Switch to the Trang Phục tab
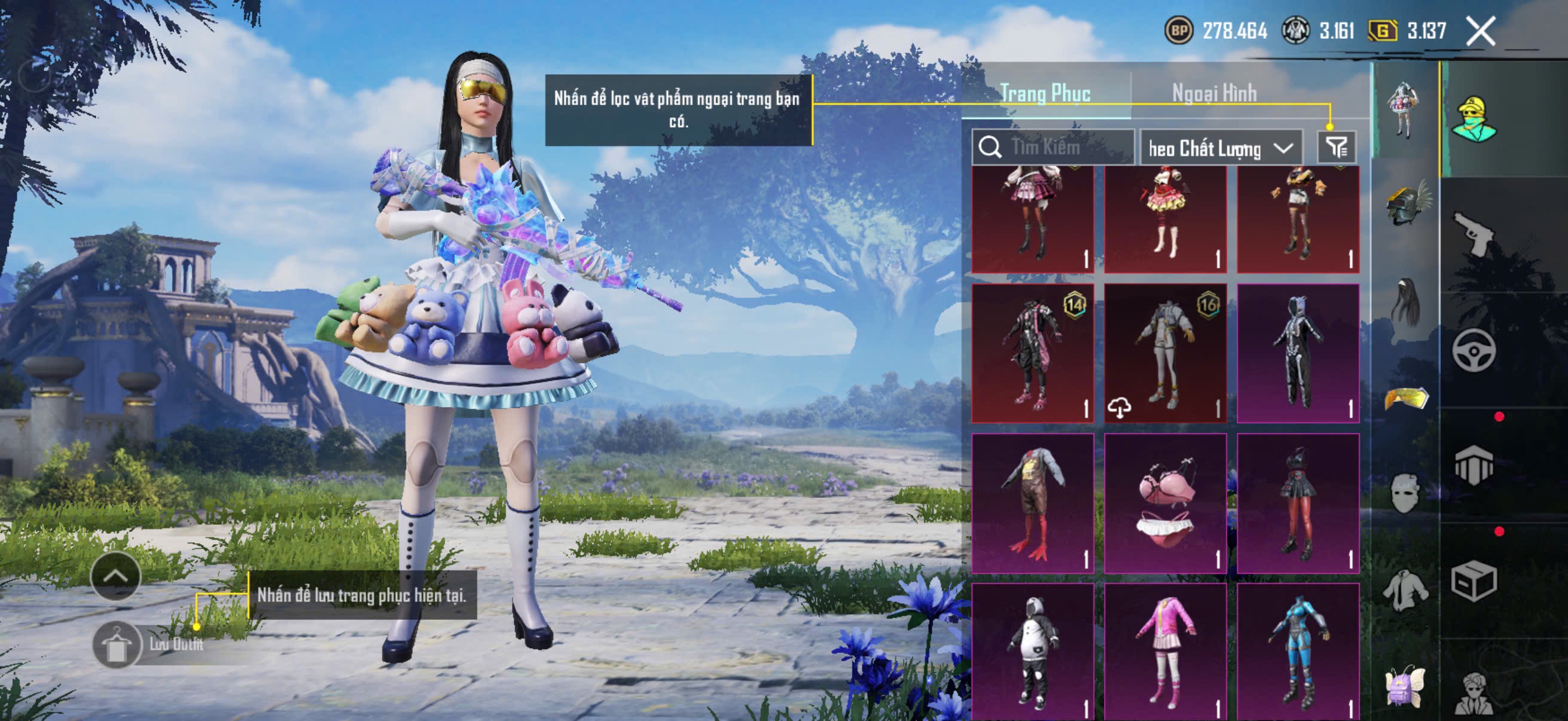The image size is (1568, 721). (1045, 93)
